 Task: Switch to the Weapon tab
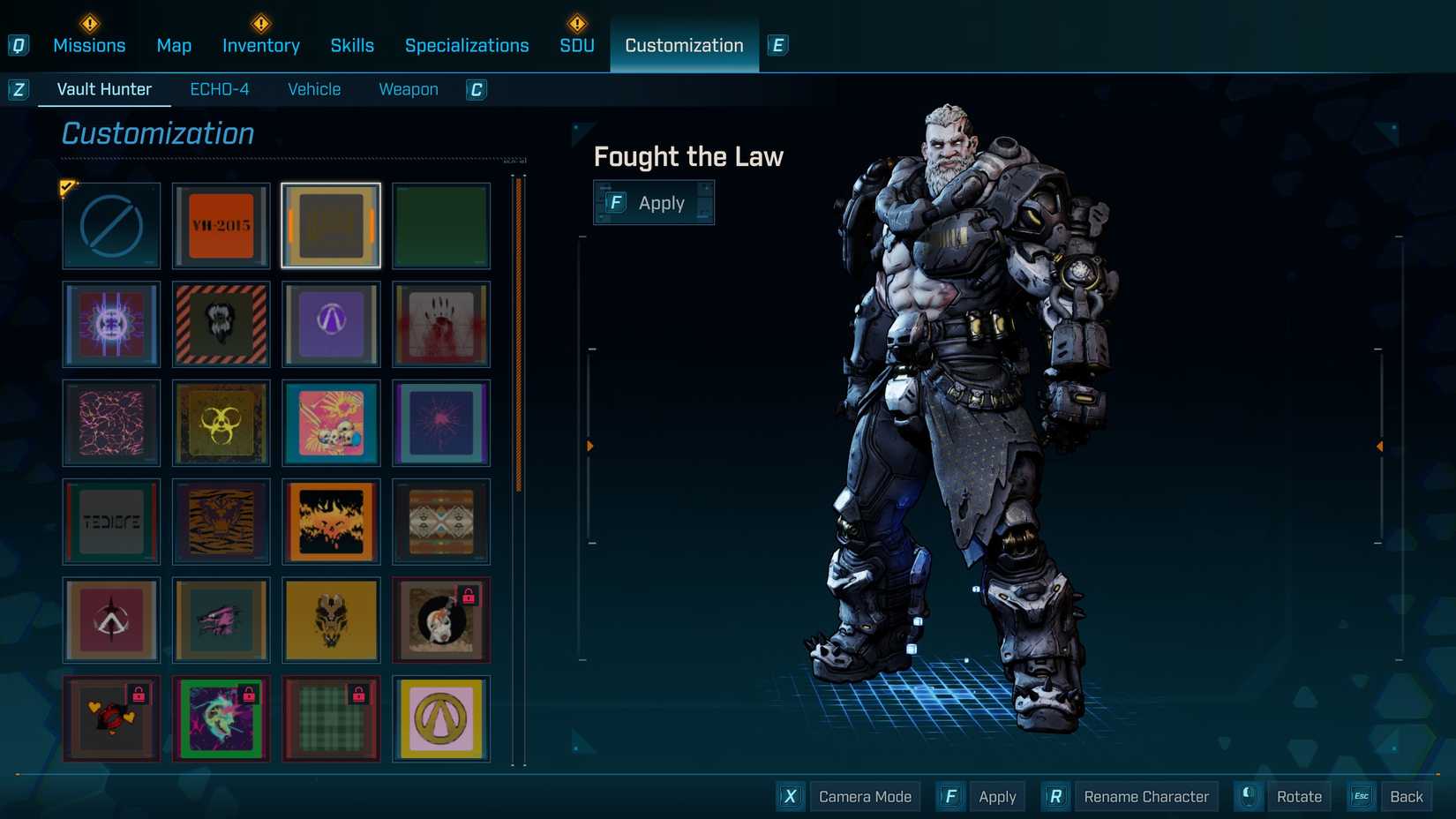pos(408,88)
